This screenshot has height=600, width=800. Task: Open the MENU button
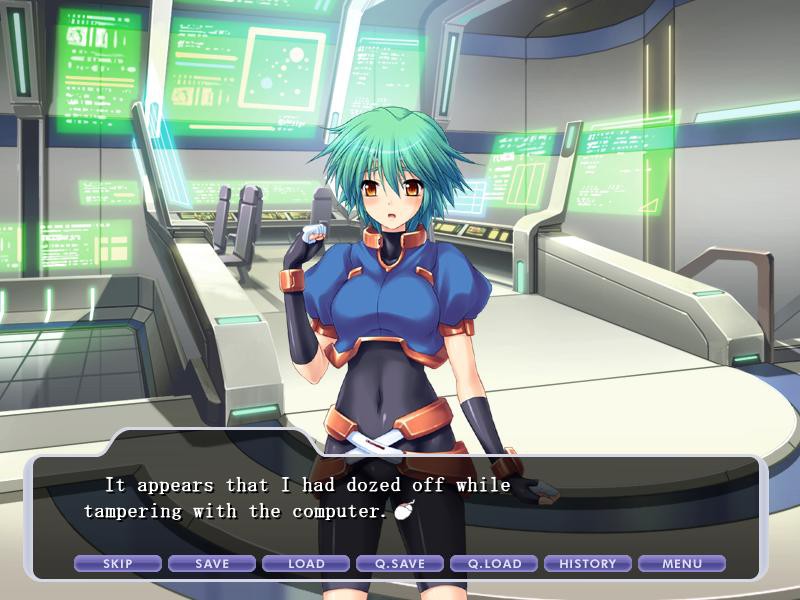[x=682, y=564]
